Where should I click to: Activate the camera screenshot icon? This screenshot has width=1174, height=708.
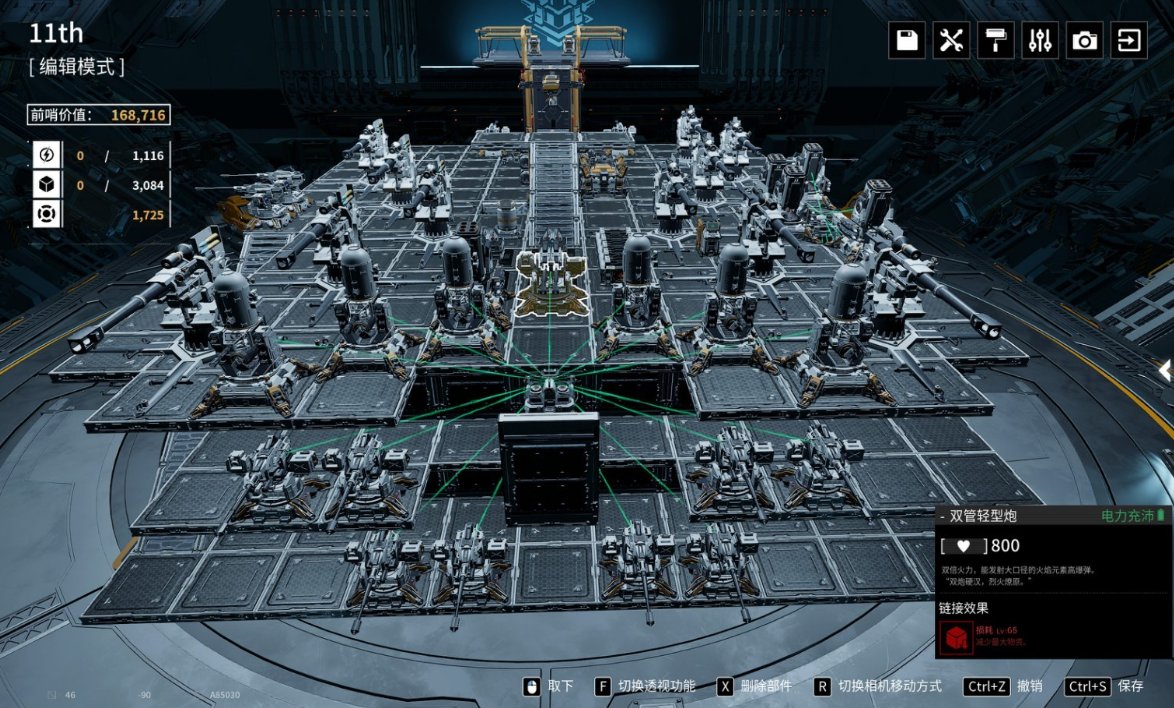1085,40
